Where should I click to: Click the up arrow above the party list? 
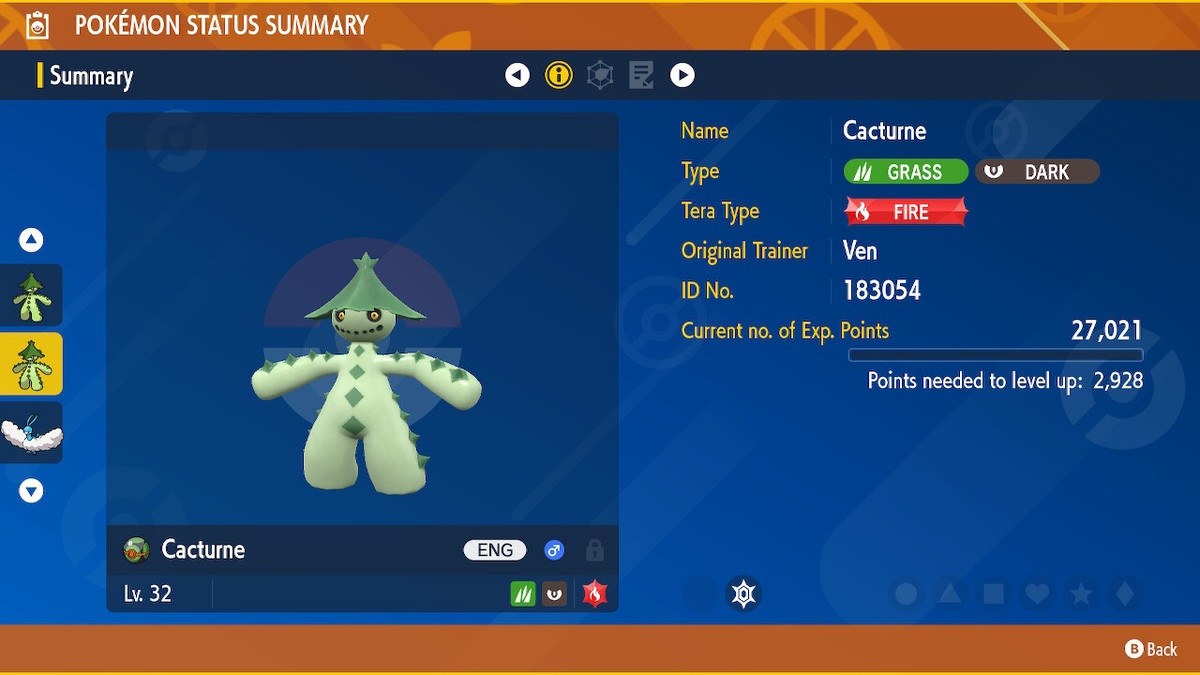coord(31,240)
